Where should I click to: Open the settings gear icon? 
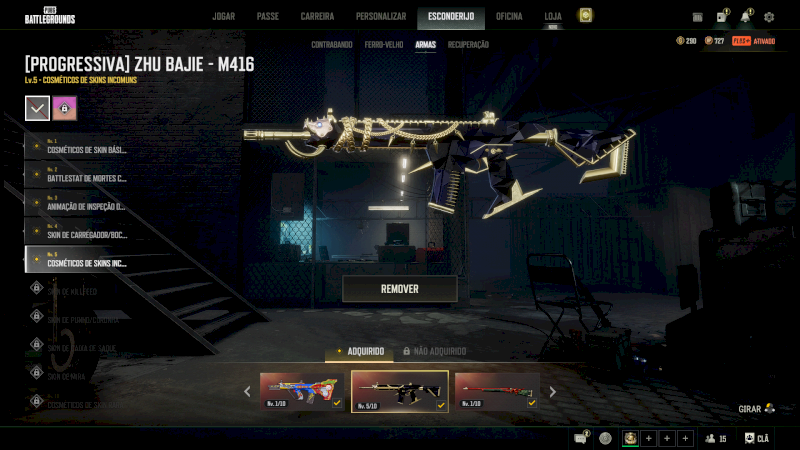coord(769,17)
